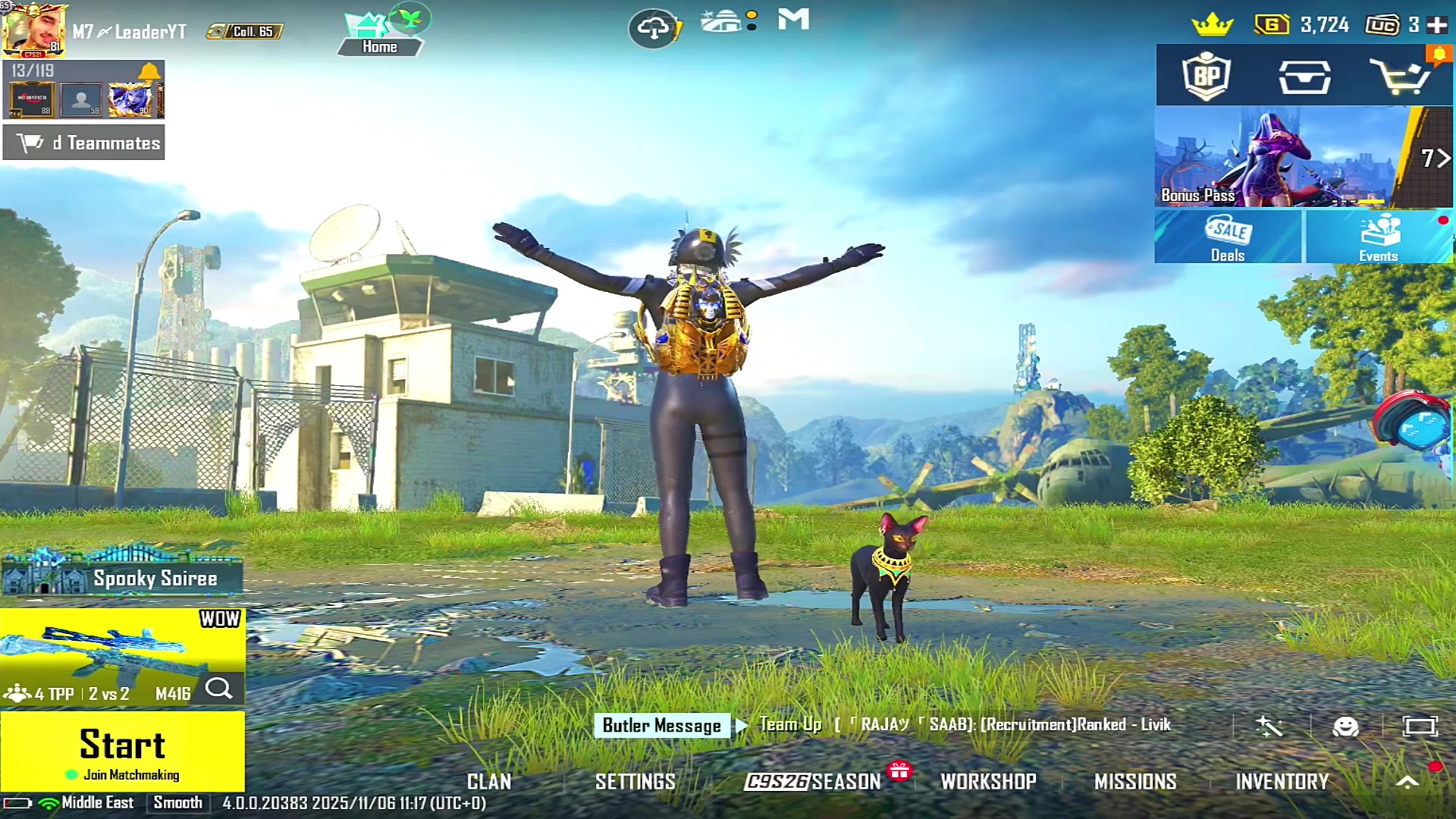The width and height of the screenshot is (1456, 819).
Task: Start matchmaking with the yellow Start button
Action: click(x=122, y=751)
